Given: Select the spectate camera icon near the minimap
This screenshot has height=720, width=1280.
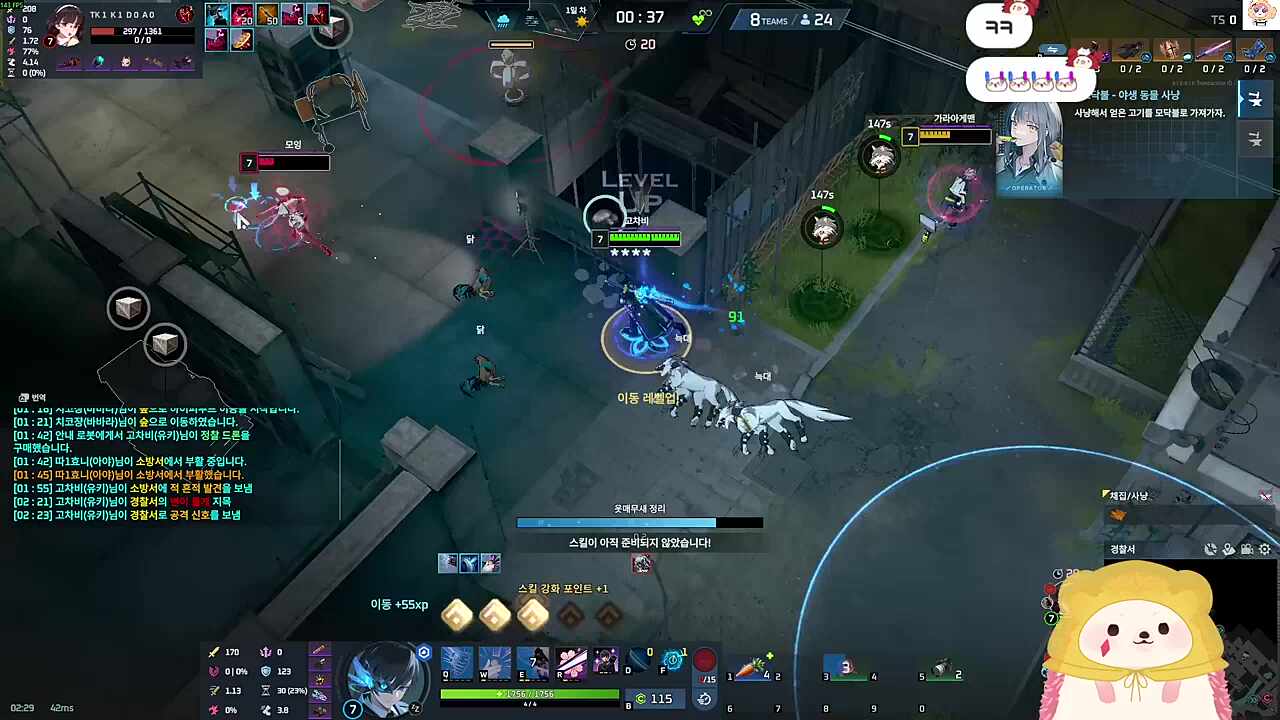Looking at the screenshot, I should [x=1247, y=549].
